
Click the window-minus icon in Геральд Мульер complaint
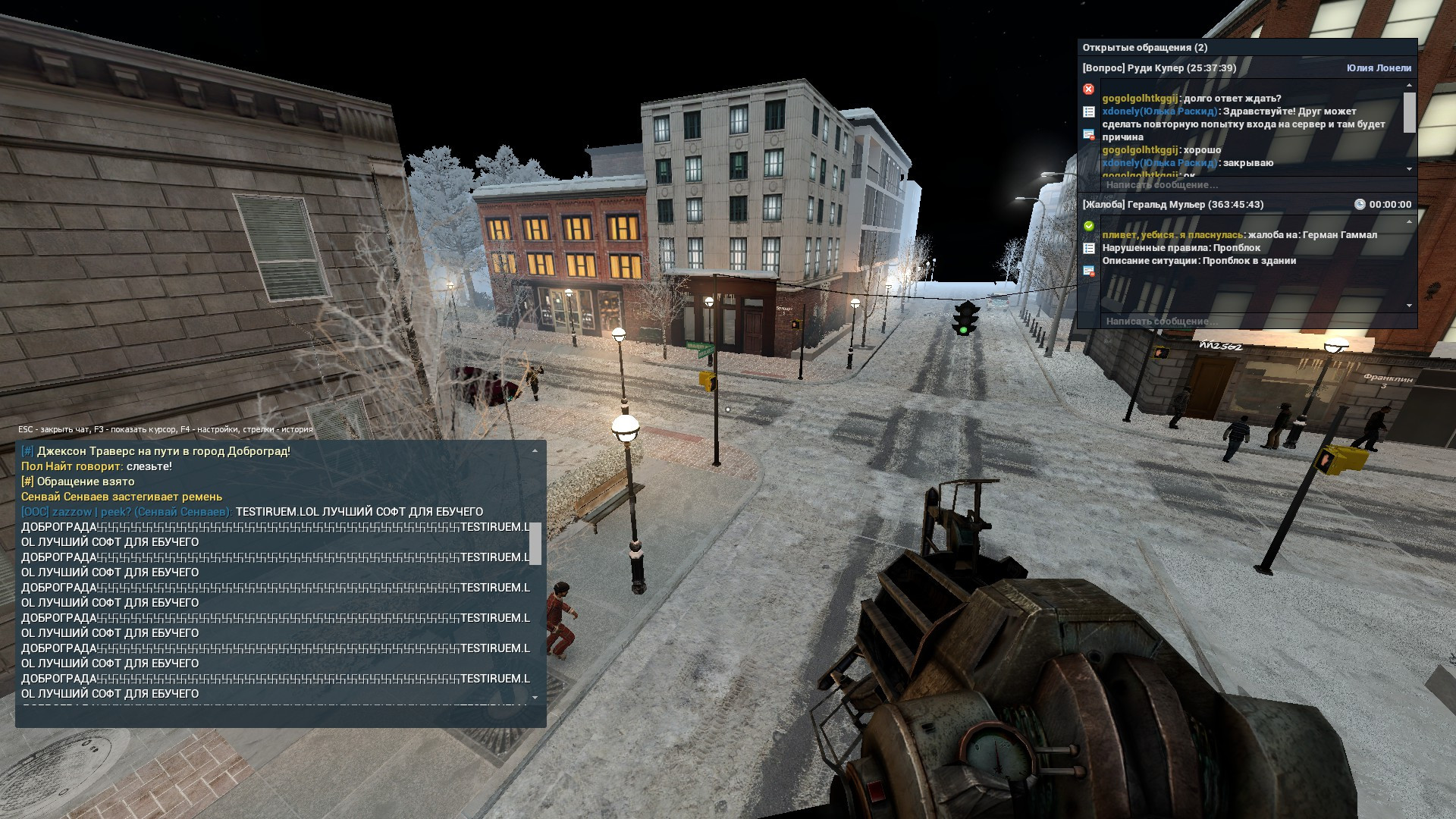point(1089,271)
